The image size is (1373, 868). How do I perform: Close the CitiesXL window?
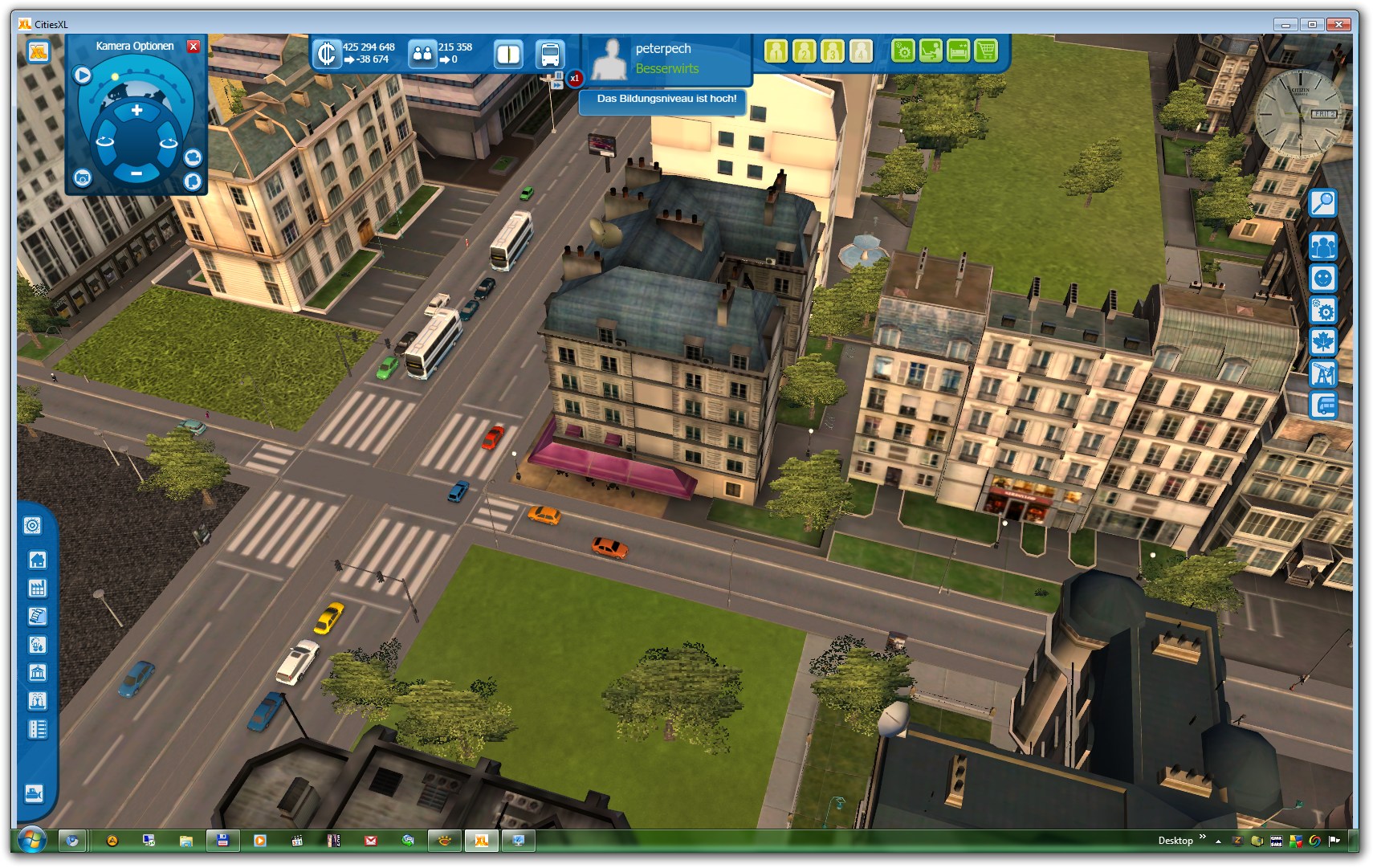pos(1338,24)
